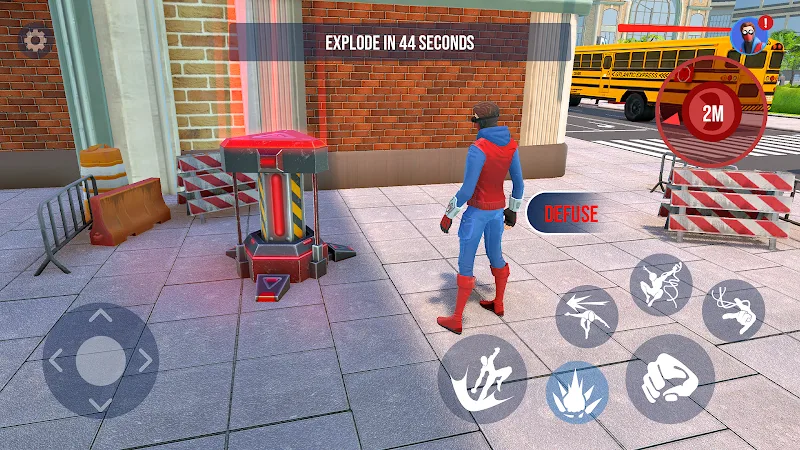Activate the fist punch attack
This screenshot has width=800, height=450.
pyautogui.click(x=669, y=378)
